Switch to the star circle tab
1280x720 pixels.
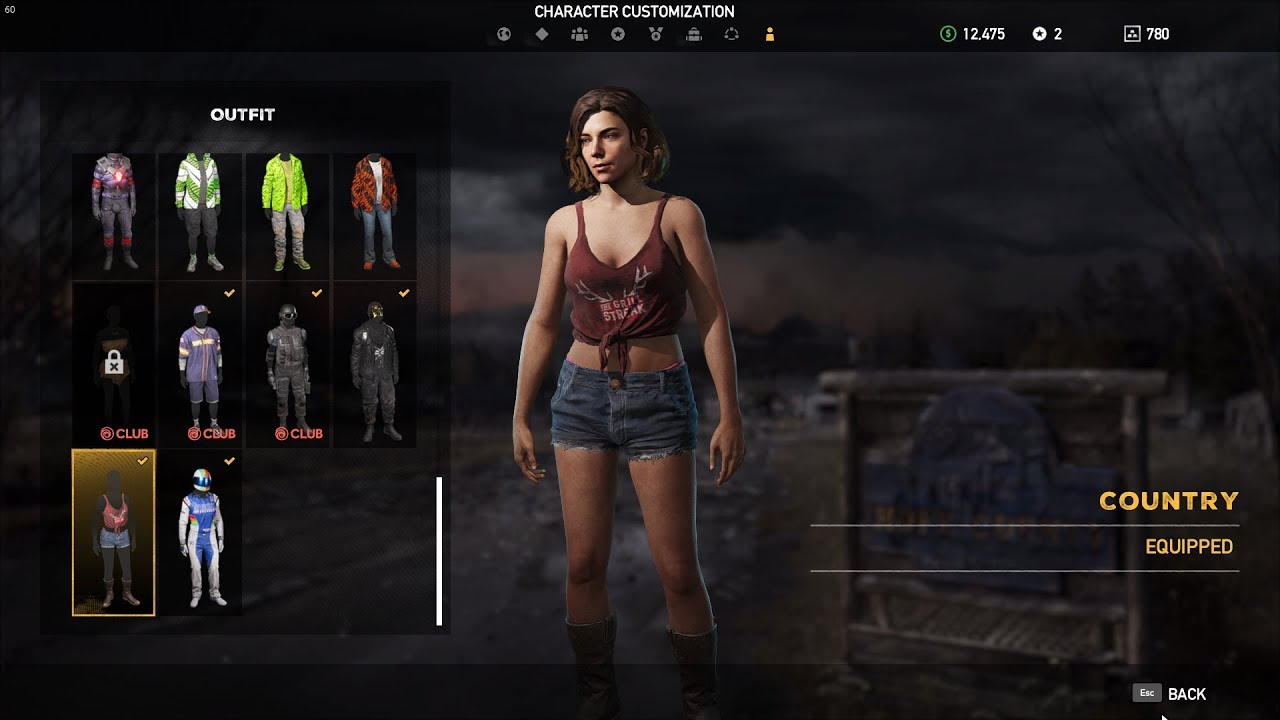618,34
